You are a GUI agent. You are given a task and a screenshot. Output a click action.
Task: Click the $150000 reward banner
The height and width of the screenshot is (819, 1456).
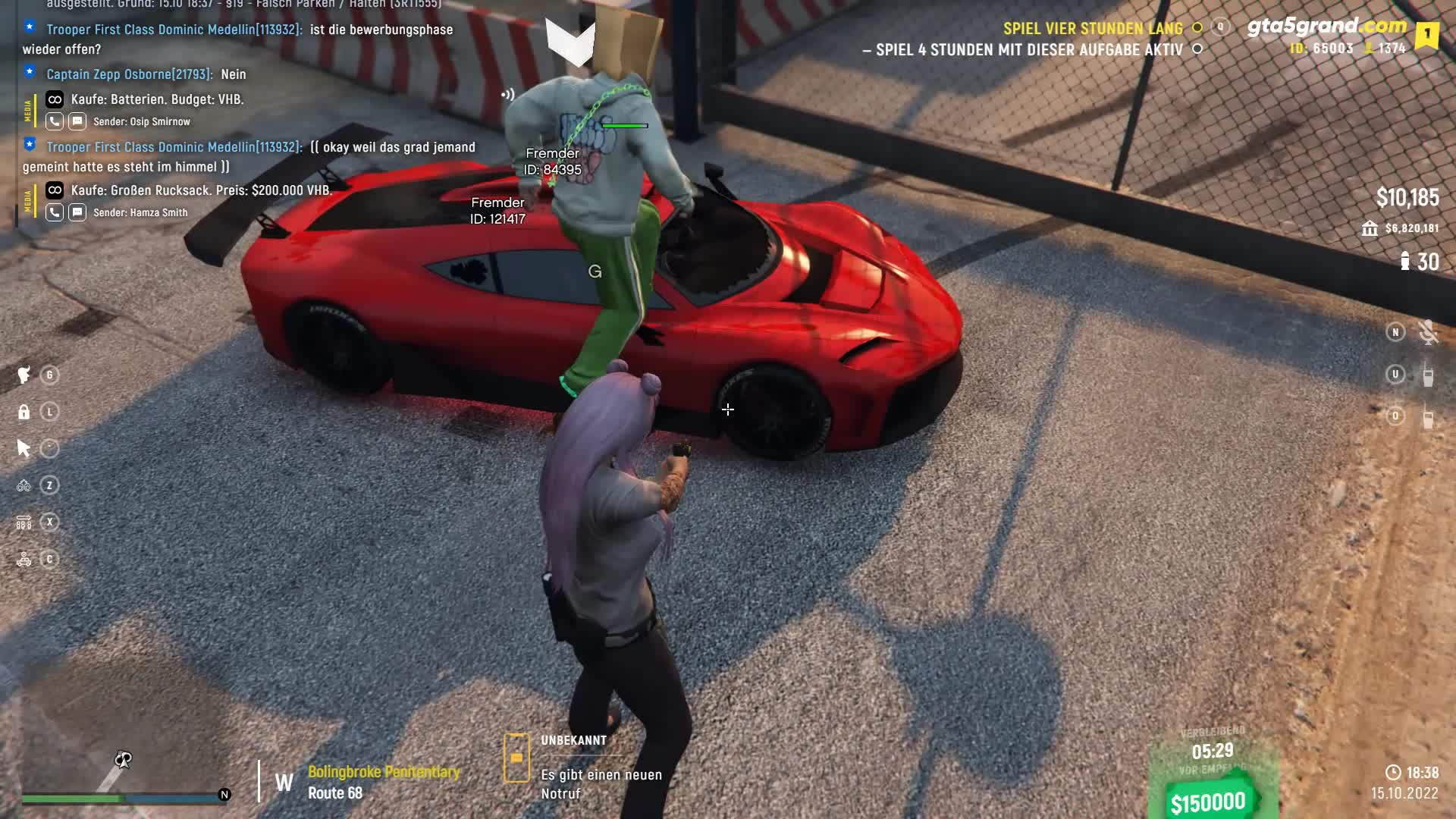tap(1207, 802)
